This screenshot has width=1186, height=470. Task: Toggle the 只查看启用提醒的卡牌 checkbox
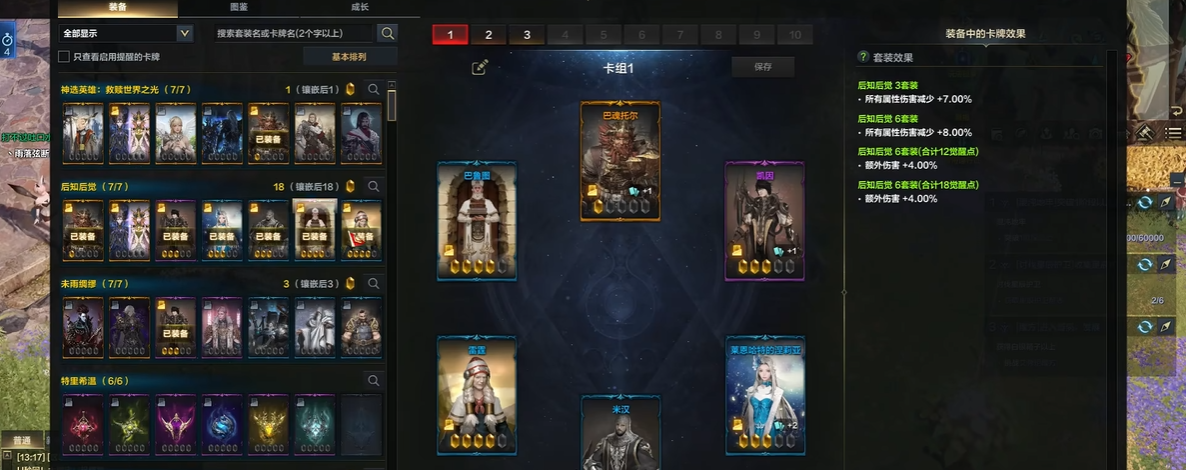(x=65, y=57)
